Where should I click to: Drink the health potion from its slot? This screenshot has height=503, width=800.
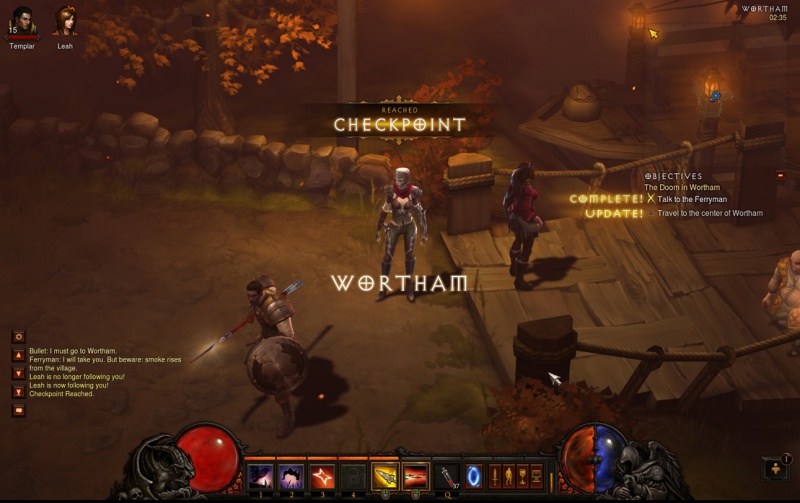pyautogui.click(x=446, y=476)
